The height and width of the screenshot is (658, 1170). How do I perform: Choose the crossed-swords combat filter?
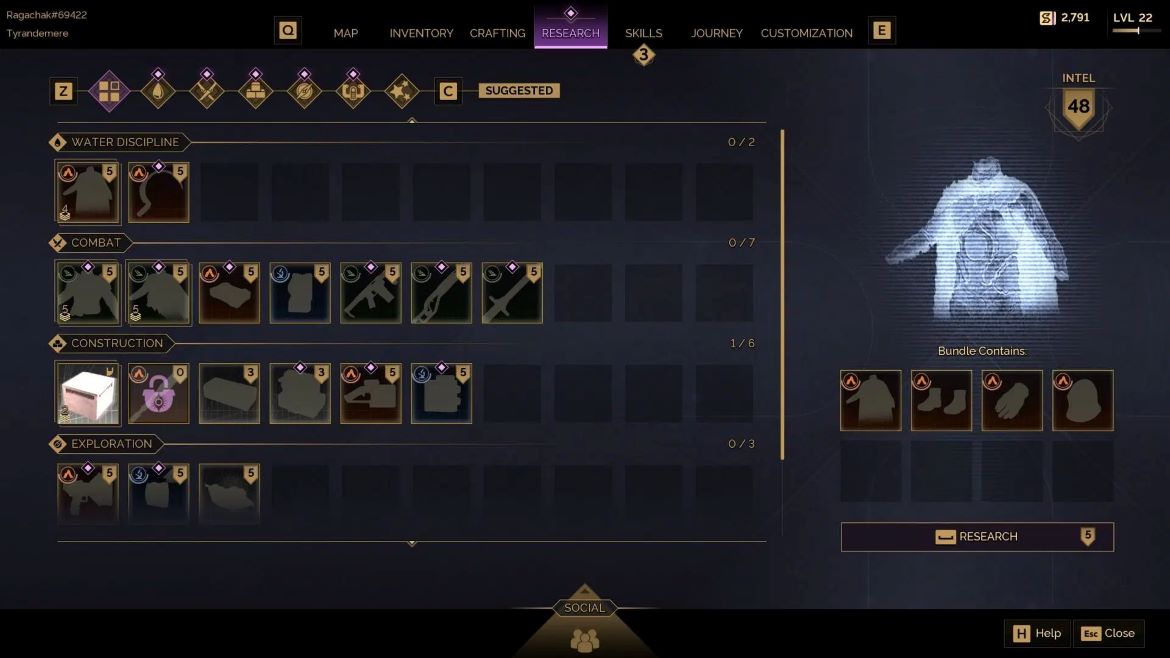[x=207, y=92]
